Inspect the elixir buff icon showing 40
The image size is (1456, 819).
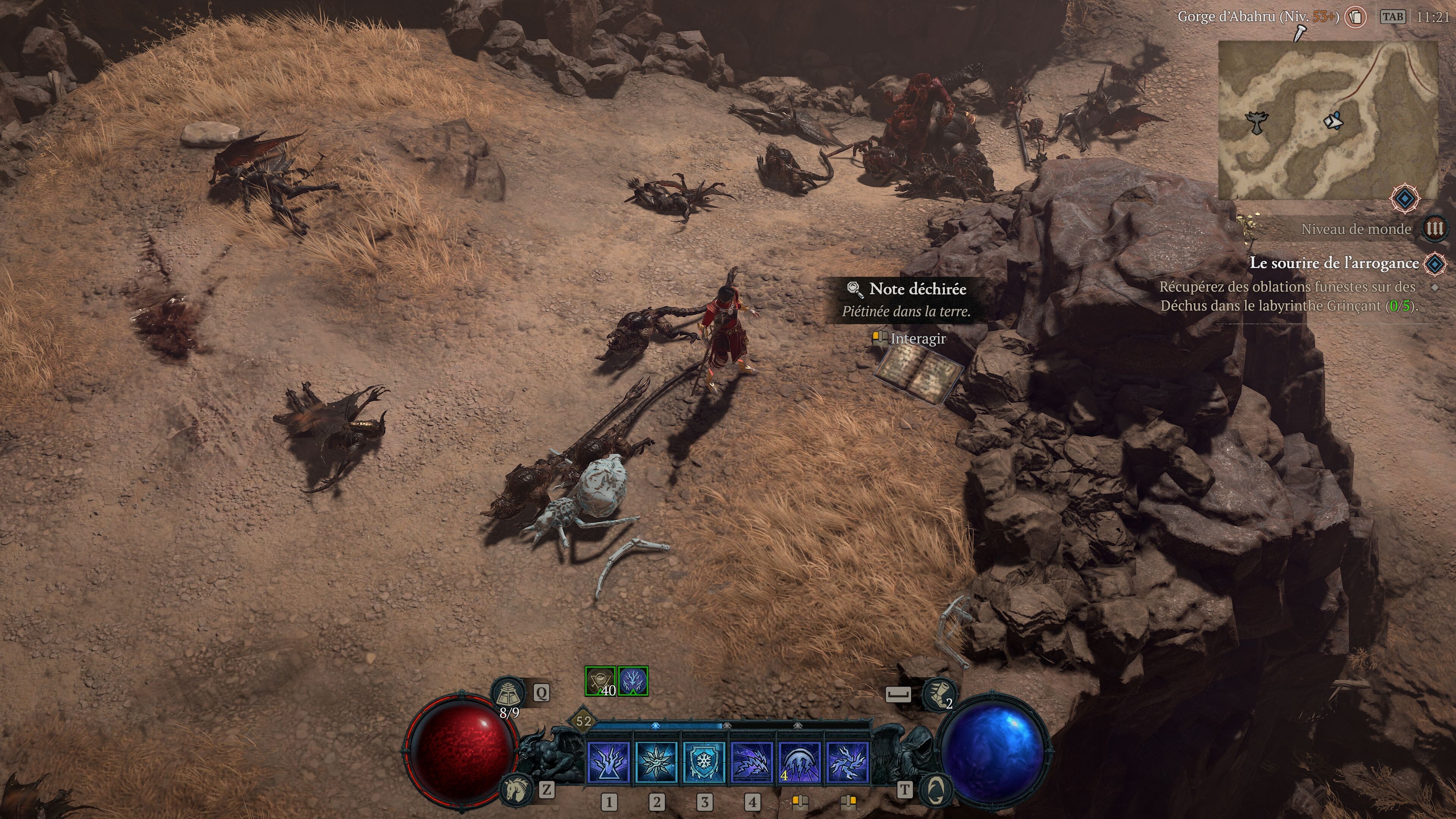point(600,681)
